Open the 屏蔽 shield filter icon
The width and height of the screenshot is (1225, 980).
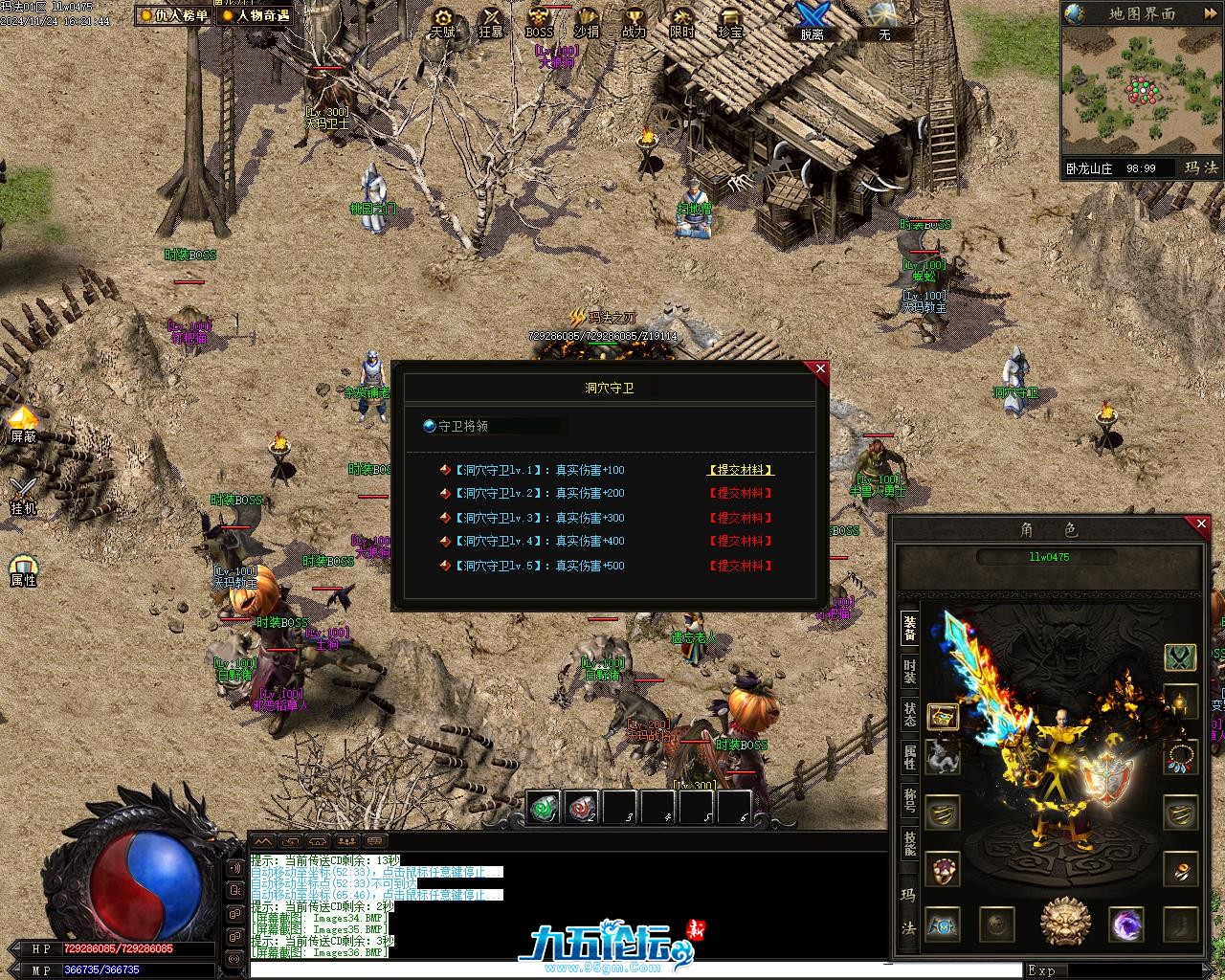pos(23,424)
